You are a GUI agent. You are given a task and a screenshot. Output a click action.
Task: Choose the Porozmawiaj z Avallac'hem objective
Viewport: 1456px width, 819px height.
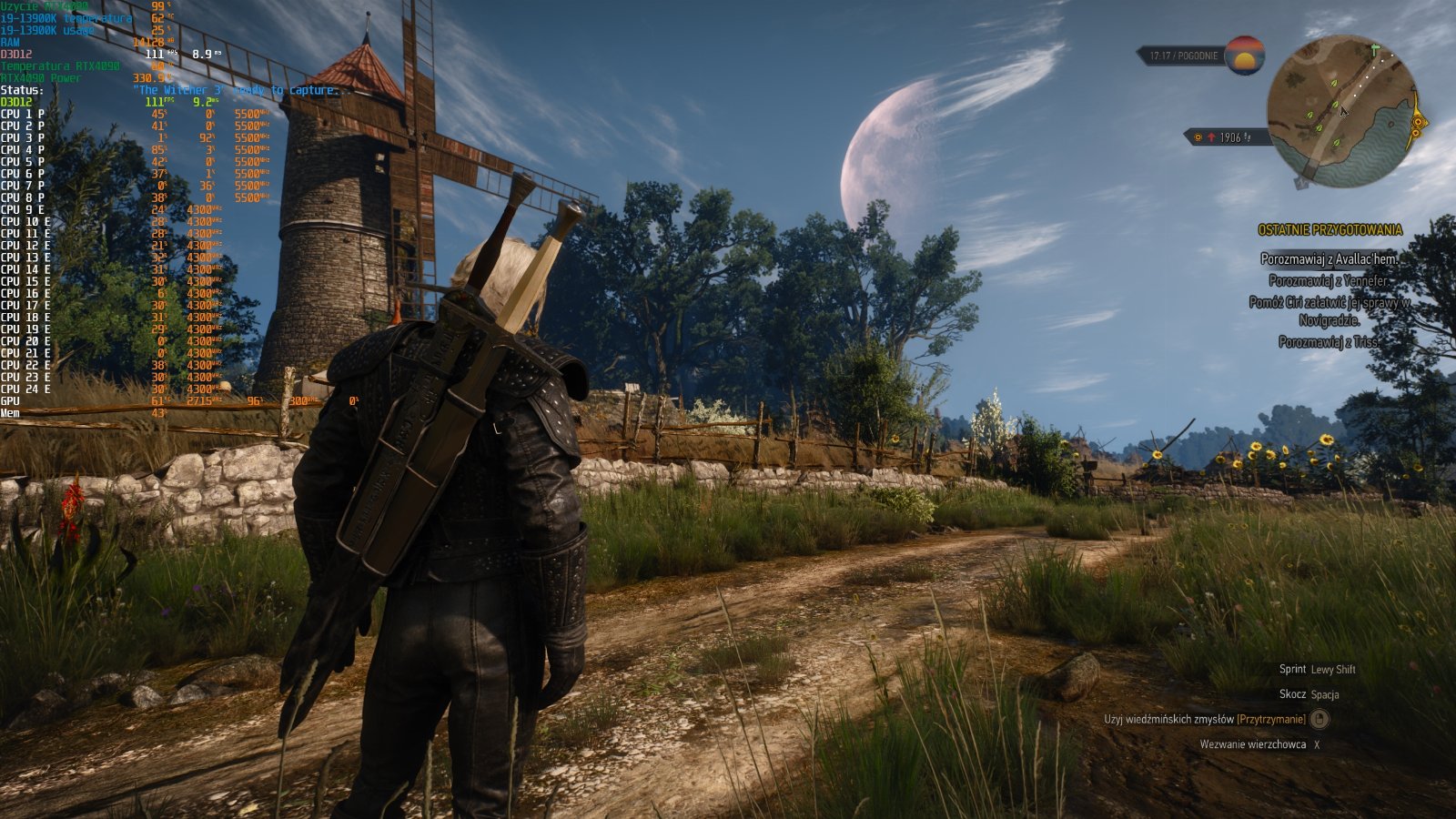tap(1328, 258)
